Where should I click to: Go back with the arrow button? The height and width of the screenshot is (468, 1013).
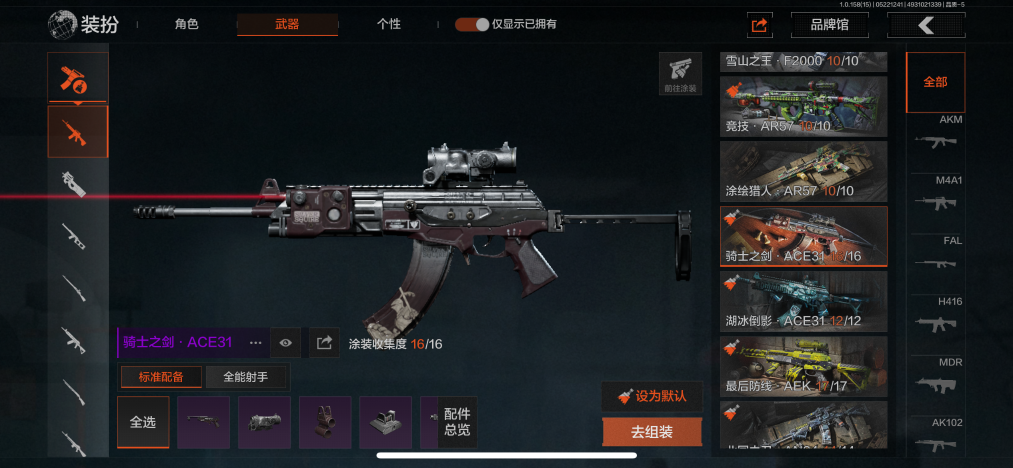[927, 25]
